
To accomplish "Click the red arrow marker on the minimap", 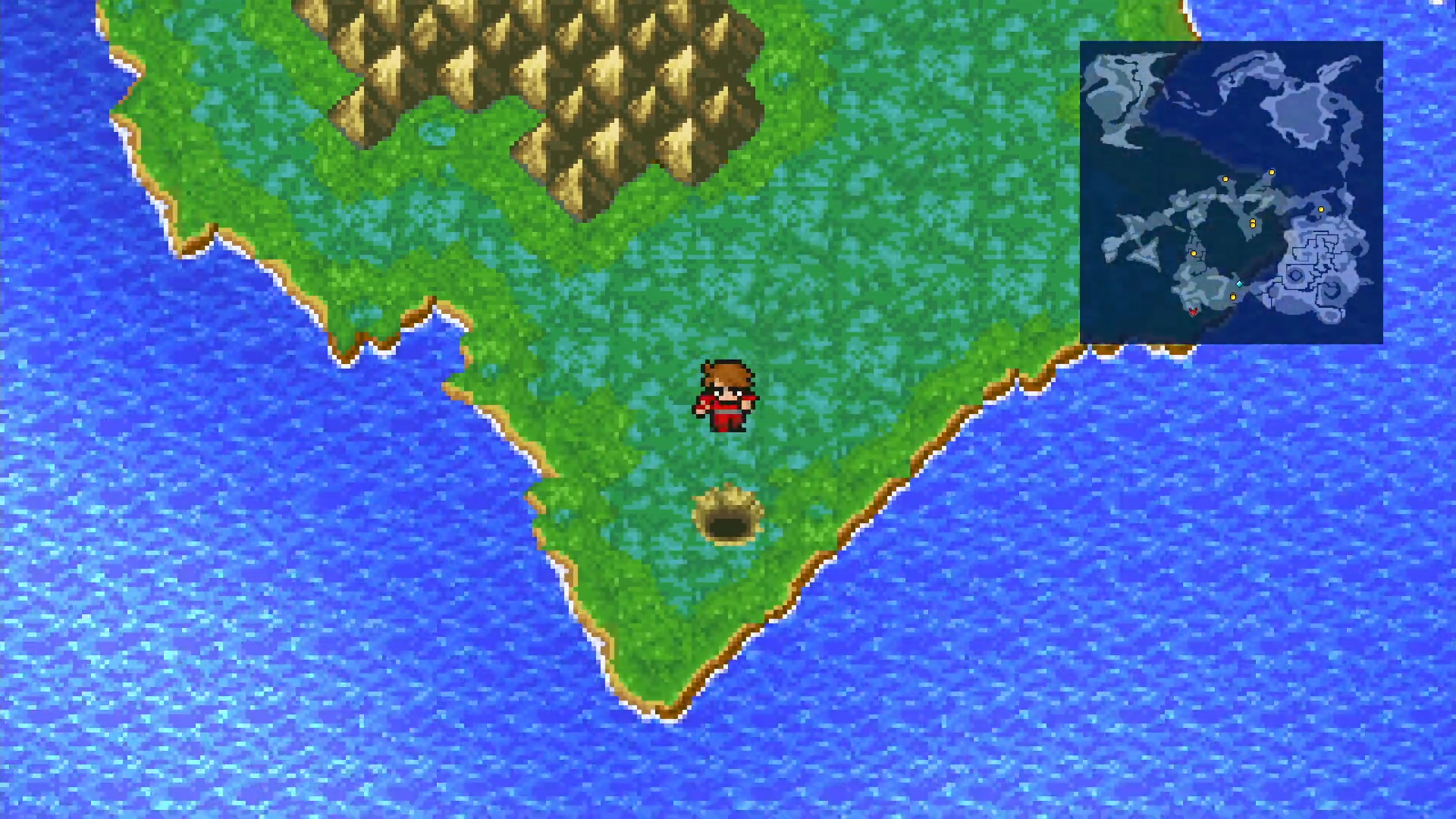I will [1194, 312].
